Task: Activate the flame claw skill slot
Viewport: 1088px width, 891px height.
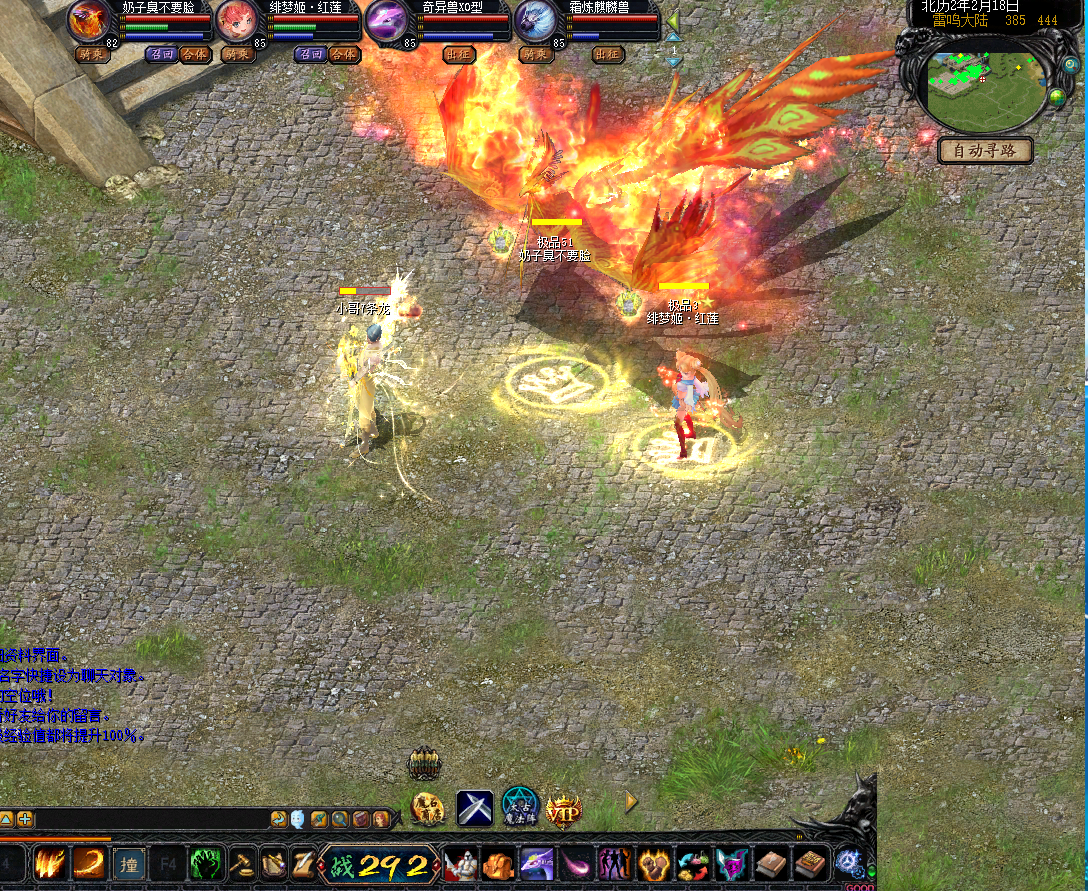Action: (50, 863)
